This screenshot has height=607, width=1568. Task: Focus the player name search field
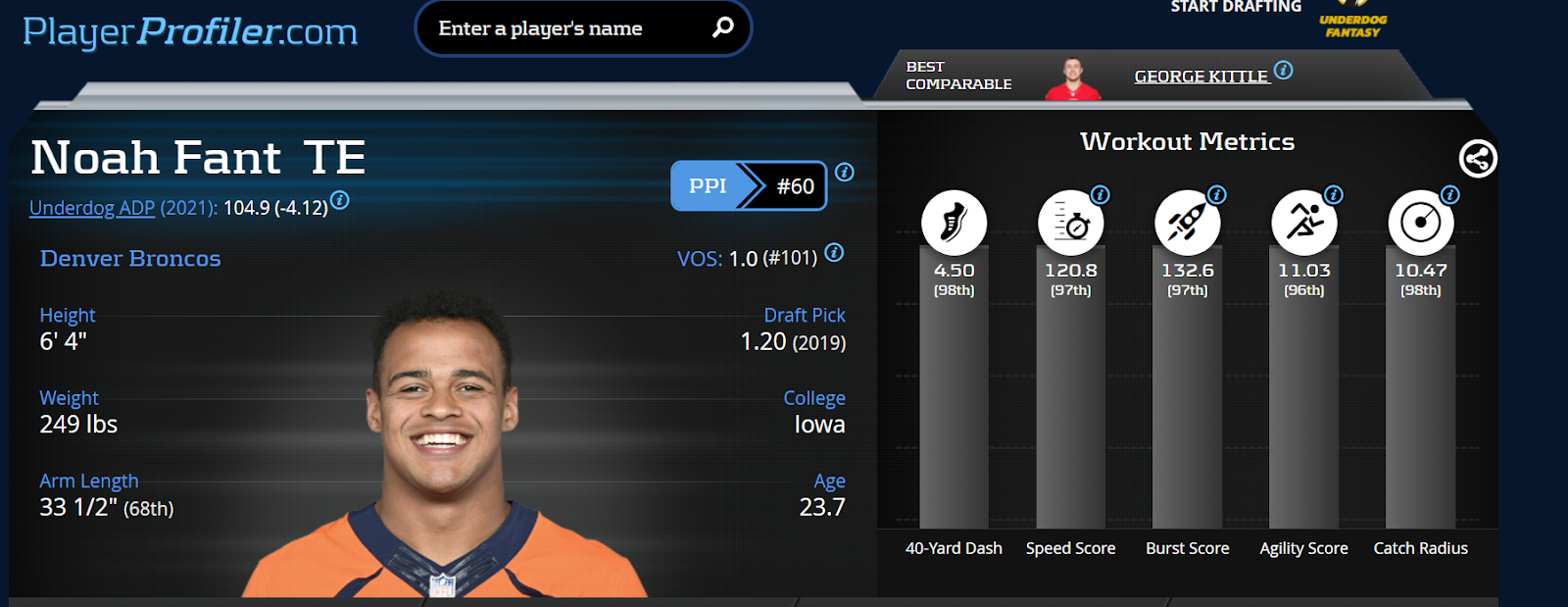pos(563,28)
